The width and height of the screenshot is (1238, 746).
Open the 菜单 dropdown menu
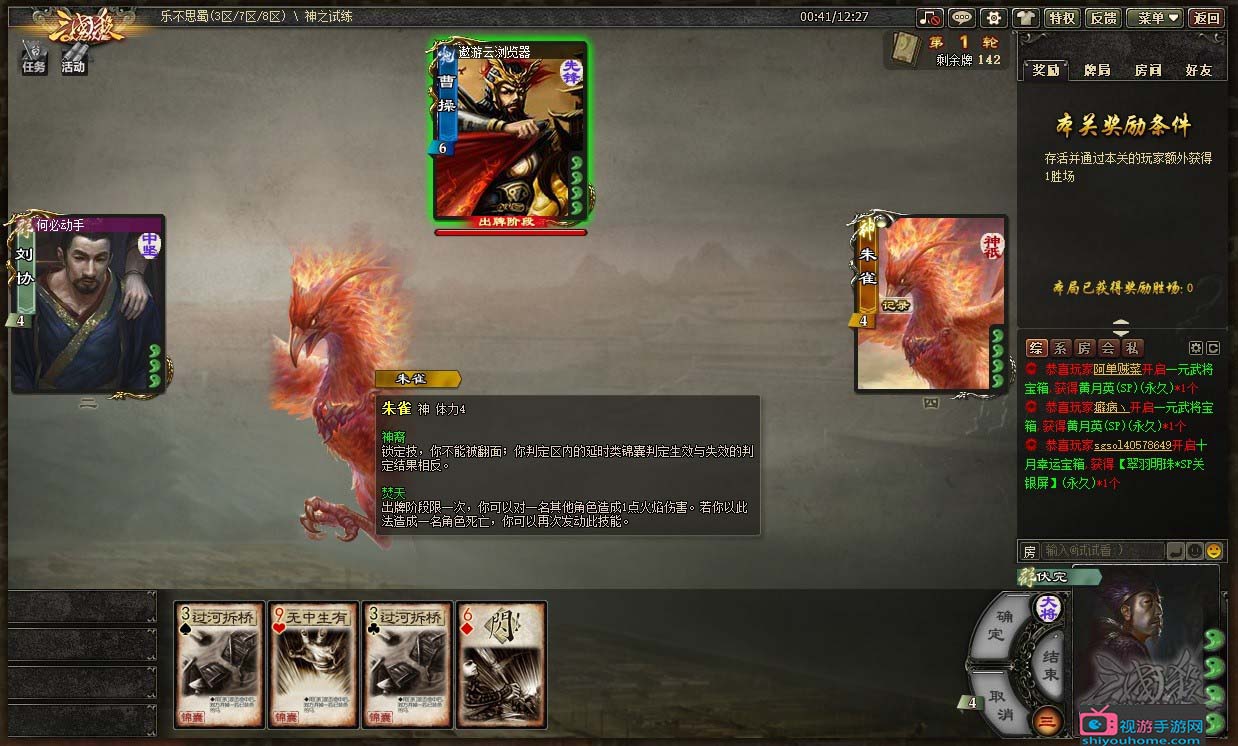(1155, 18)
